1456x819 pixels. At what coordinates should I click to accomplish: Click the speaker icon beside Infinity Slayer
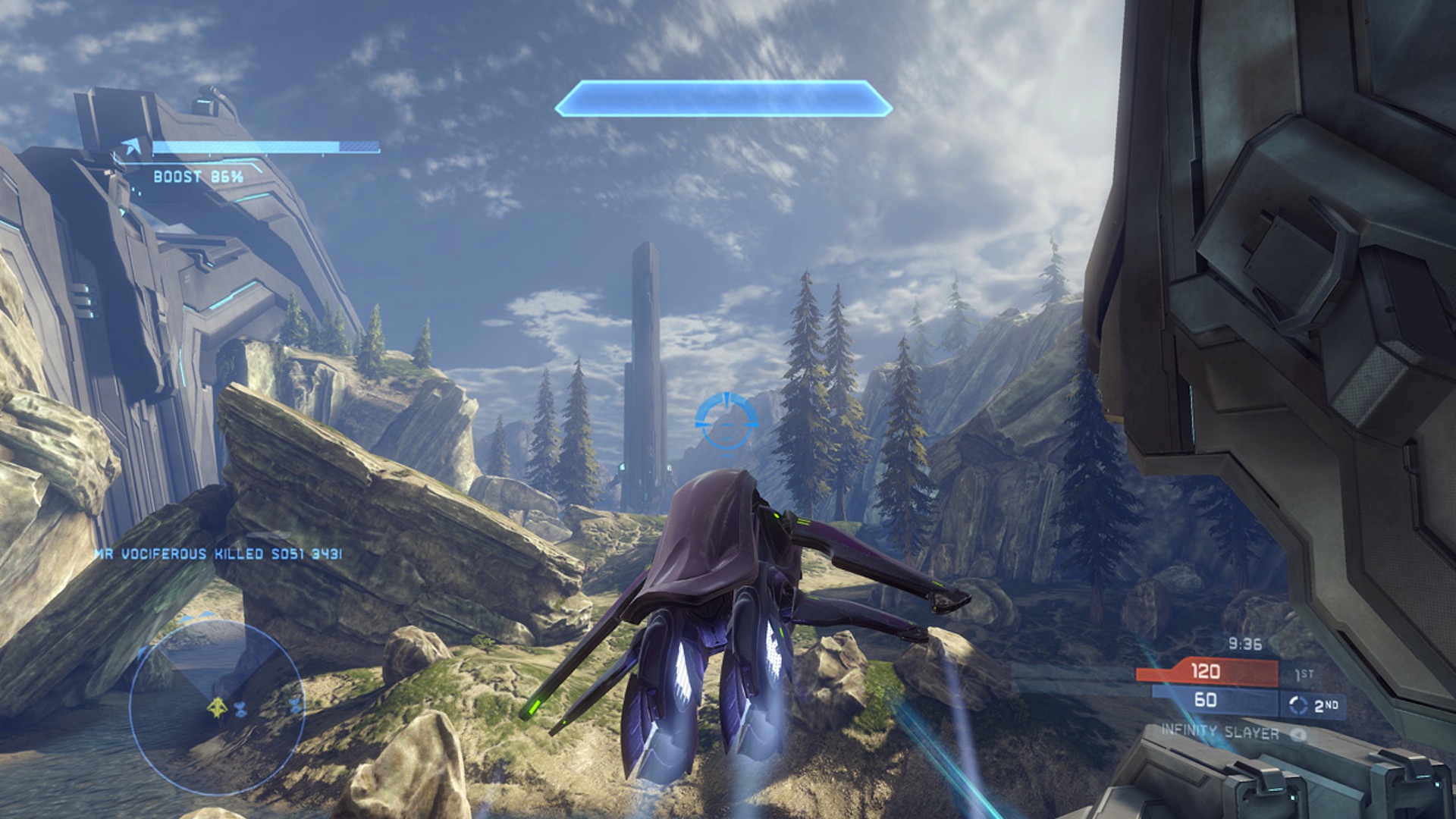coord(1298,734)
